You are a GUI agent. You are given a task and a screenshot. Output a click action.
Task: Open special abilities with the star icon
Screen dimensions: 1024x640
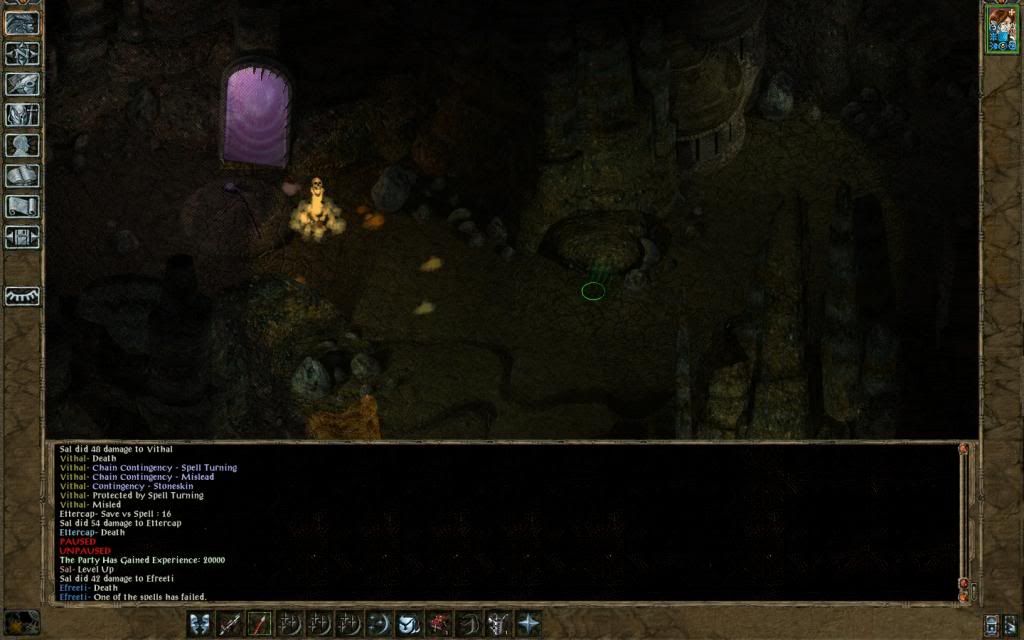[528, 623]
